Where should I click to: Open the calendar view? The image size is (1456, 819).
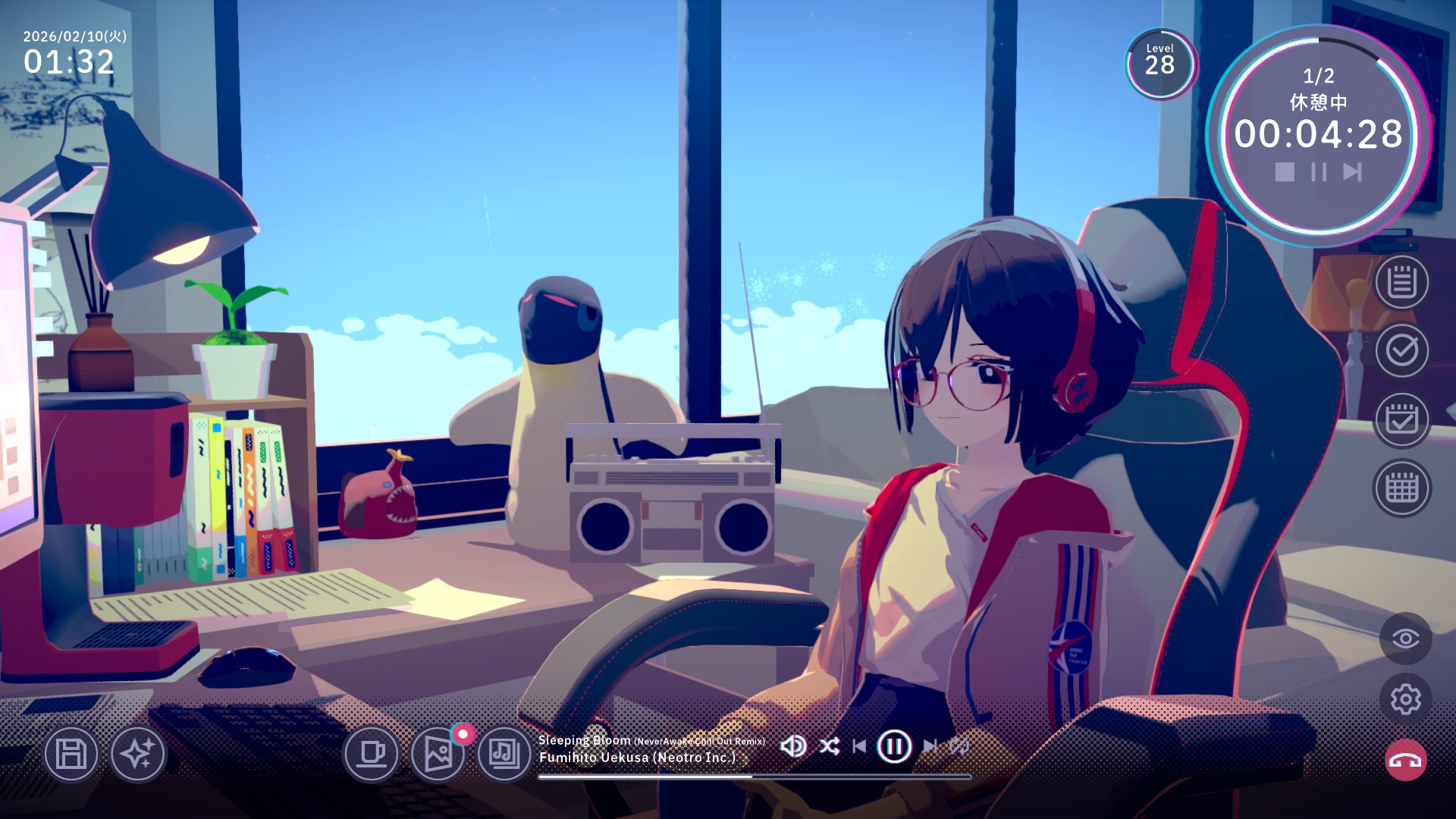(1401, 488)
